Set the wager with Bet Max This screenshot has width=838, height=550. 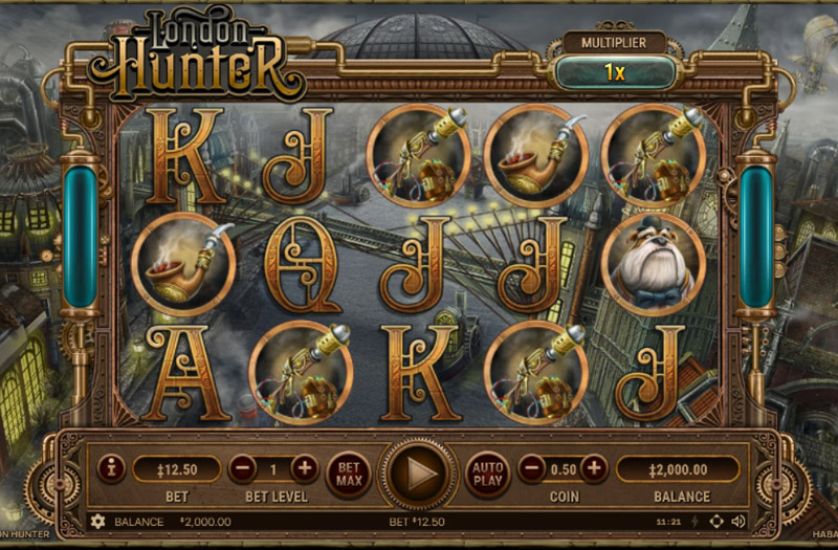349,472
